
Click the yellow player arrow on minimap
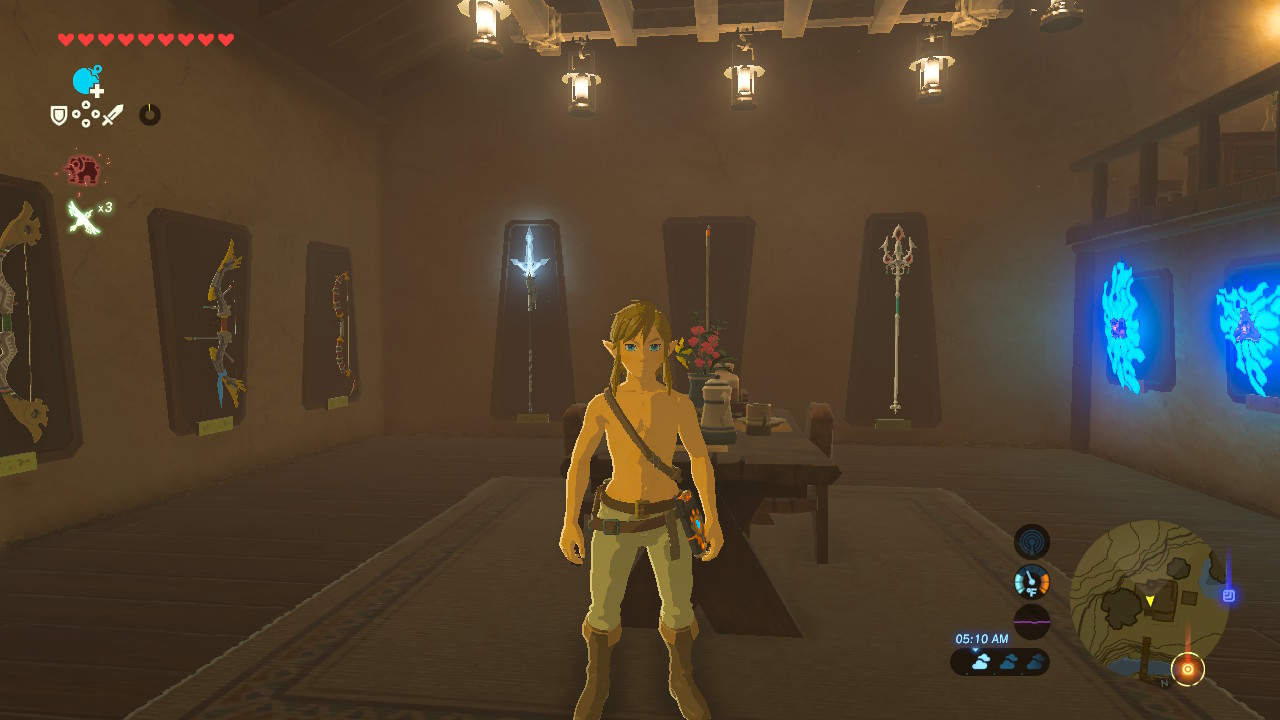click(x=1150, y=601)
